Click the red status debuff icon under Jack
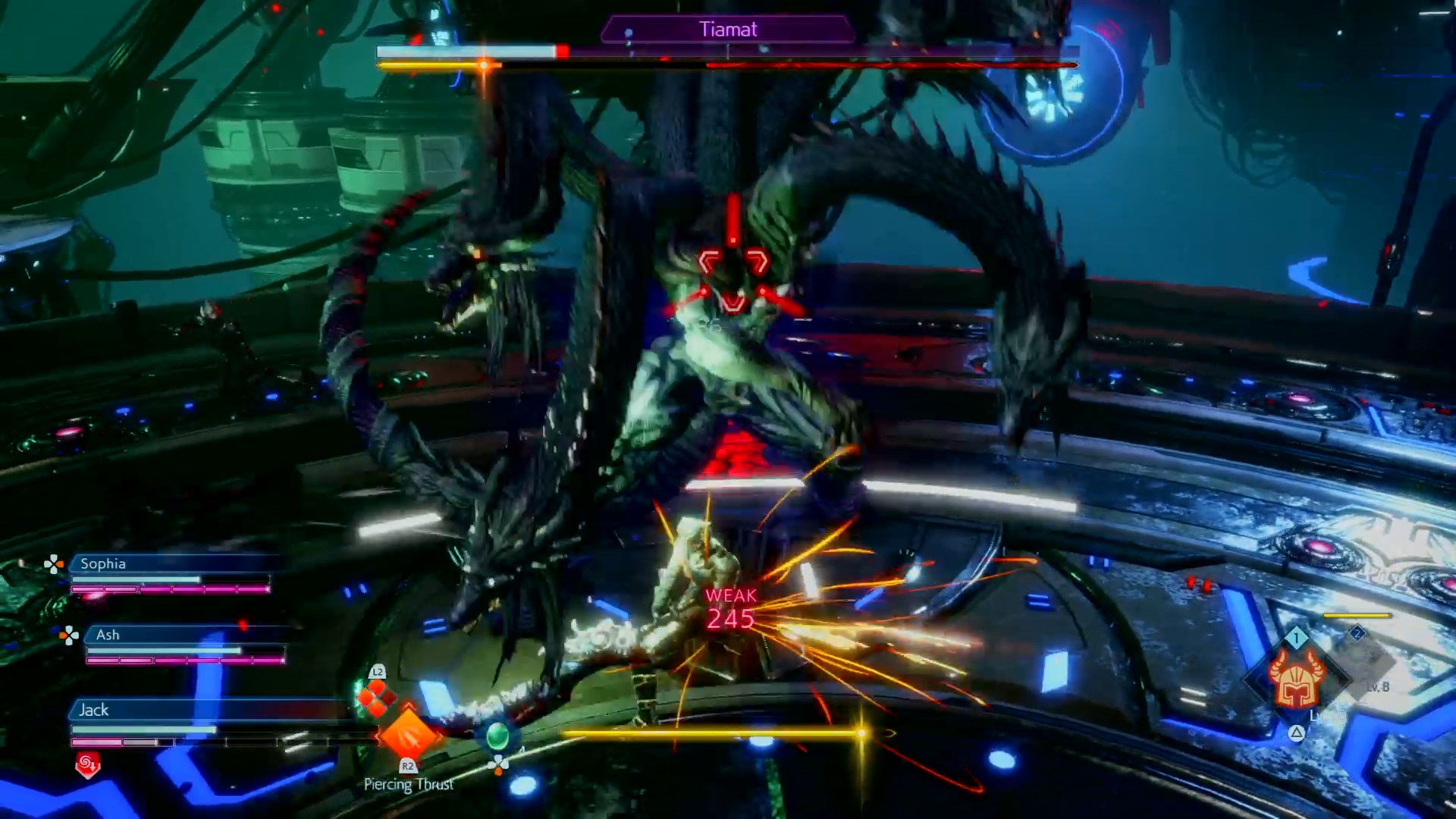The height and width of the screenshot is (819, 1456). [x=87, y=764]
